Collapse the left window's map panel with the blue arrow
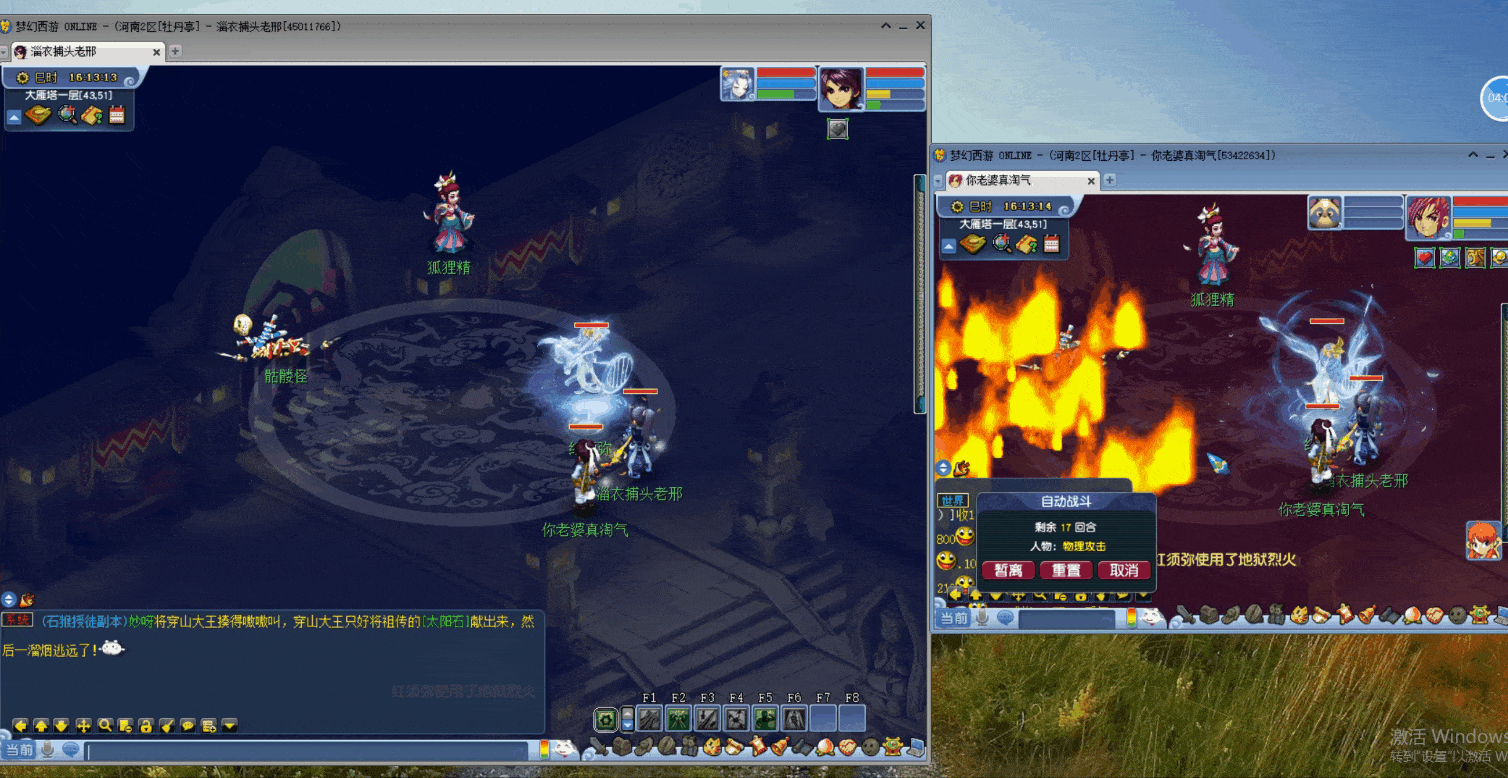The height and width of the screenshot is (778, 1508). (x=14, y=117)
